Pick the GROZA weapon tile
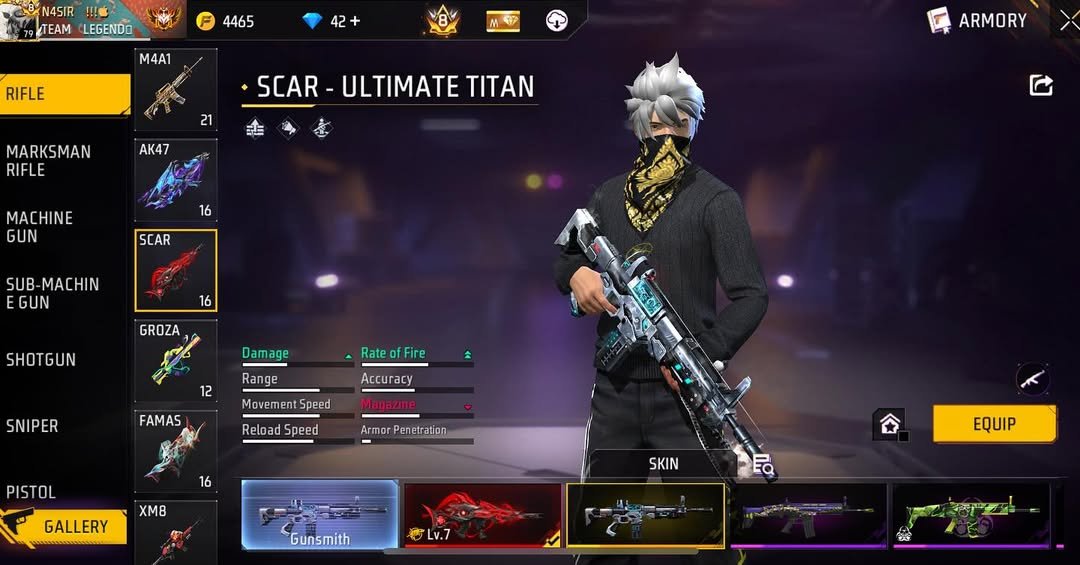This screenshot has width=1080, height=565. [176, 360]
